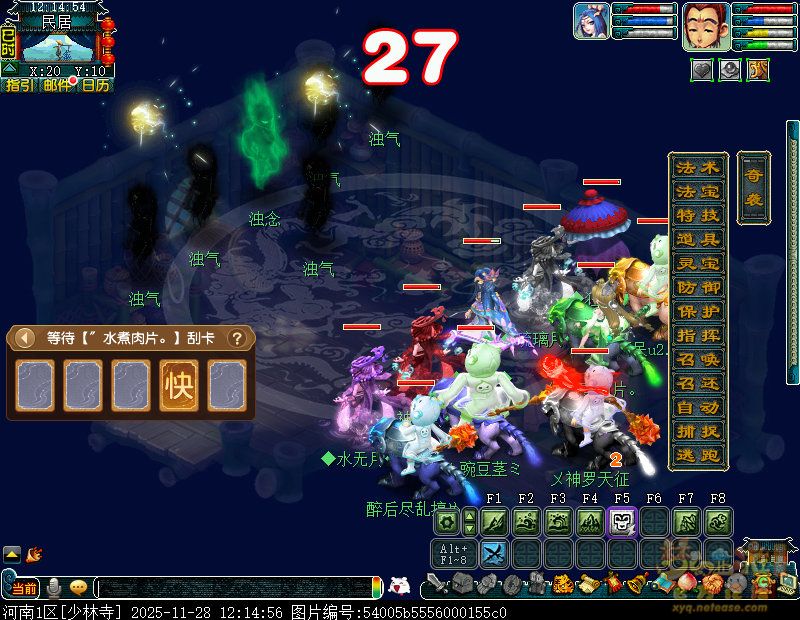Flip the revealed 快 card
This screenshot has width=800, height=620.
click(x=178, y=386)
